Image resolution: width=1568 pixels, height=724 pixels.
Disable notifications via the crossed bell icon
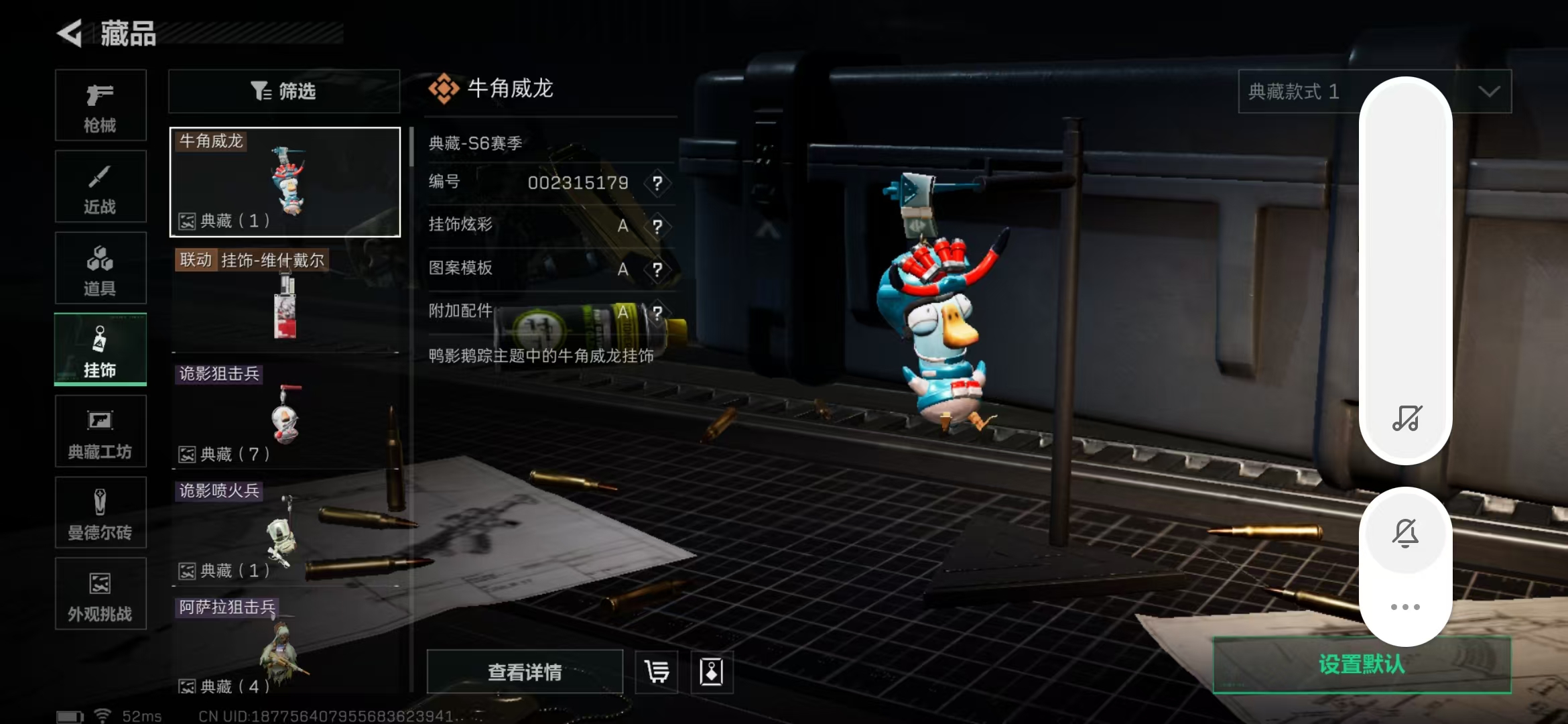(x=1406, y=533)
